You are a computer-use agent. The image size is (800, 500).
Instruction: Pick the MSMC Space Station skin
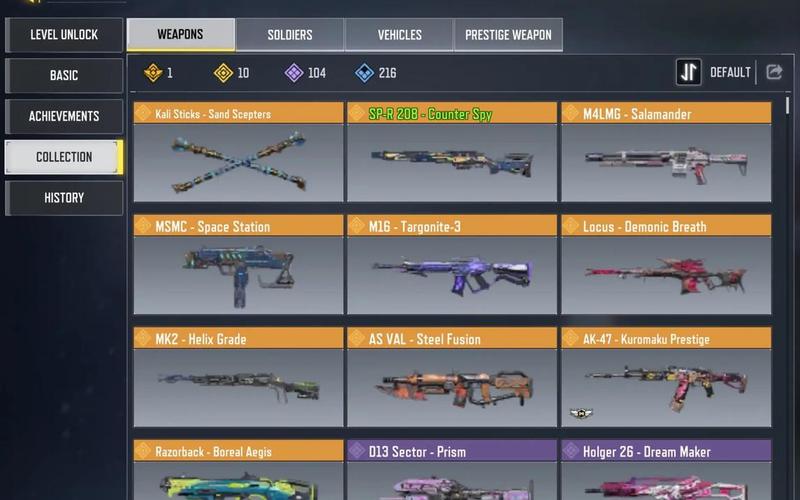pyautogui.click(x=238, y=266)
